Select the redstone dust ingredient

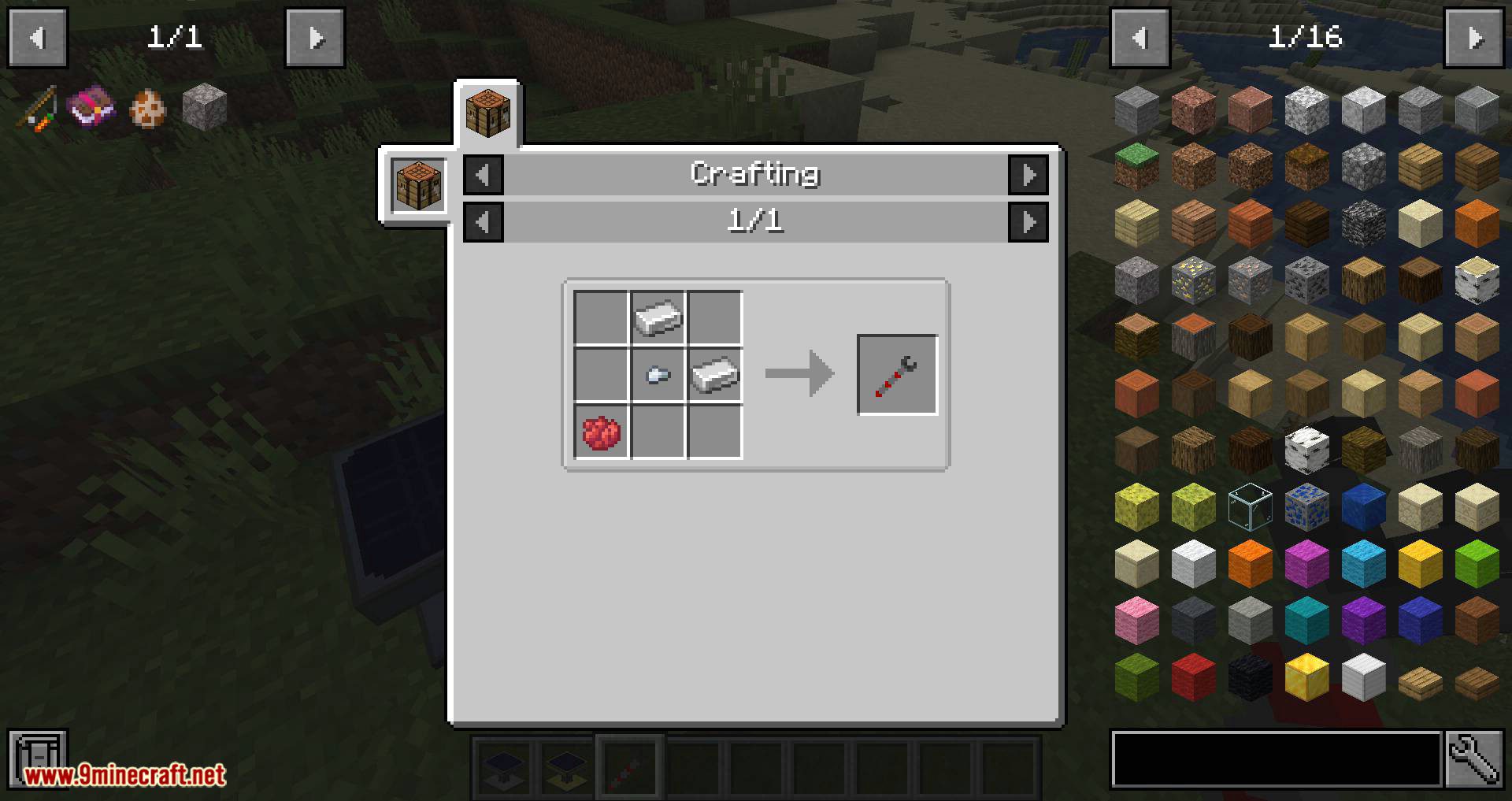point(601,431)
